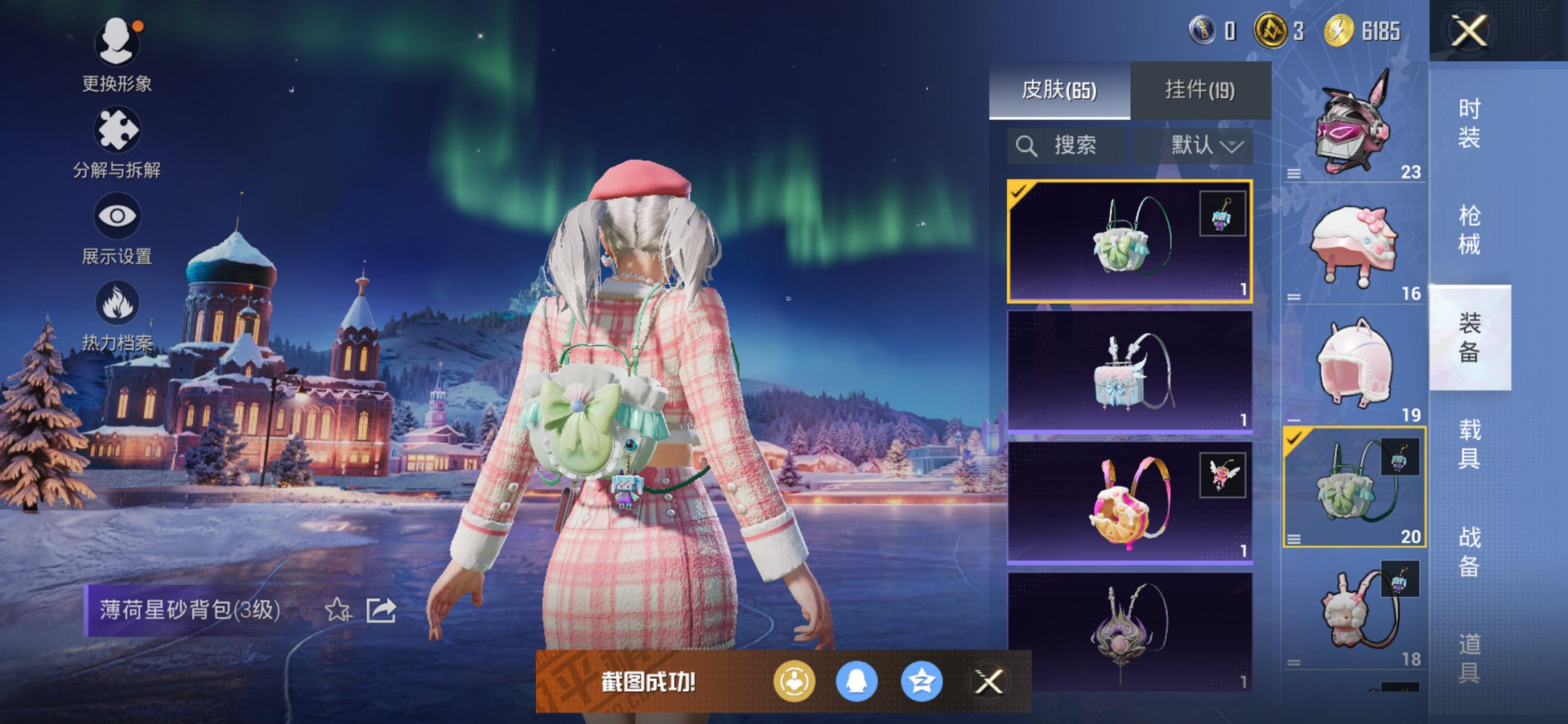1568x724 pixels.
Task: Switch to the 挂件(19) pendant tab
Action: coord(1199,89)
